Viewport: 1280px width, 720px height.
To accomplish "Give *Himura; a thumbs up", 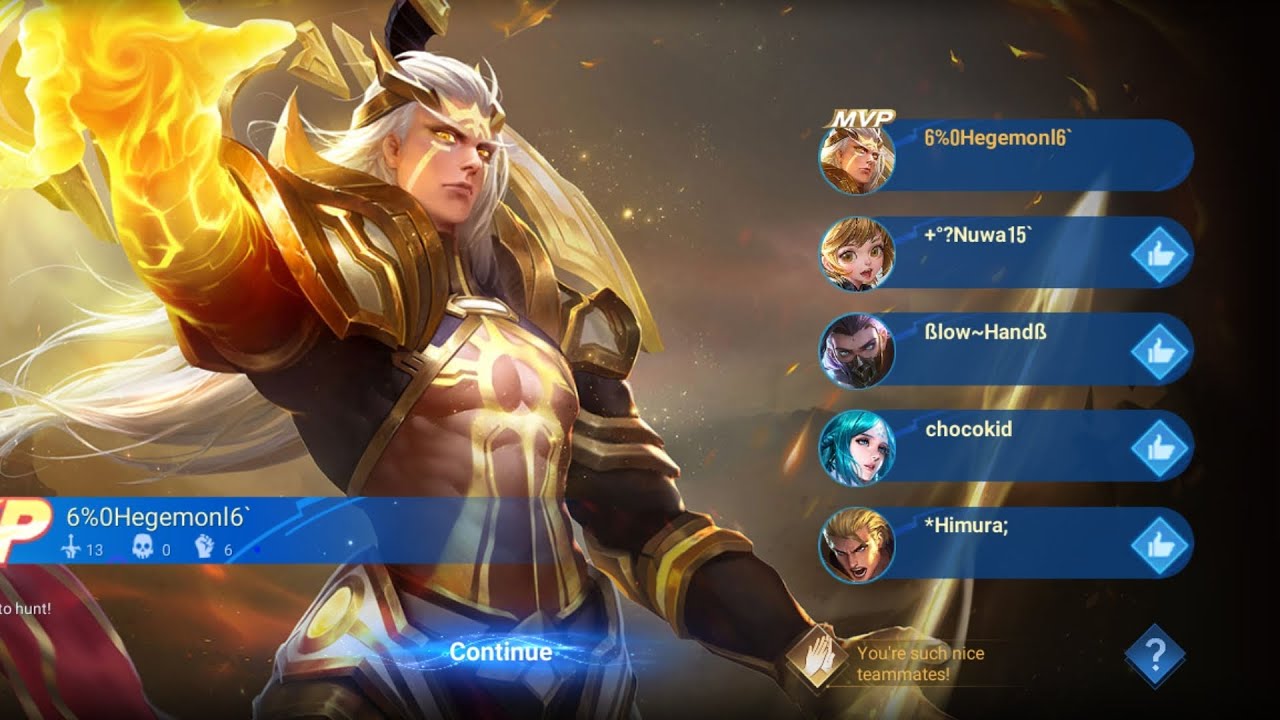I will click(1159, 545).
